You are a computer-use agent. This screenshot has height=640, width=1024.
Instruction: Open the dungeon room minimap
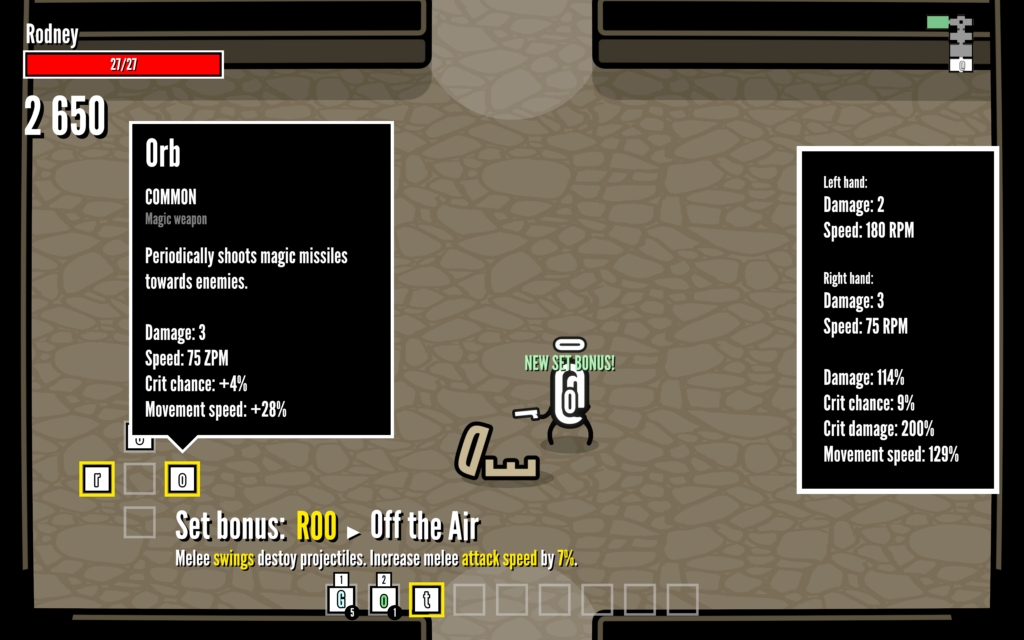point(958,43)
